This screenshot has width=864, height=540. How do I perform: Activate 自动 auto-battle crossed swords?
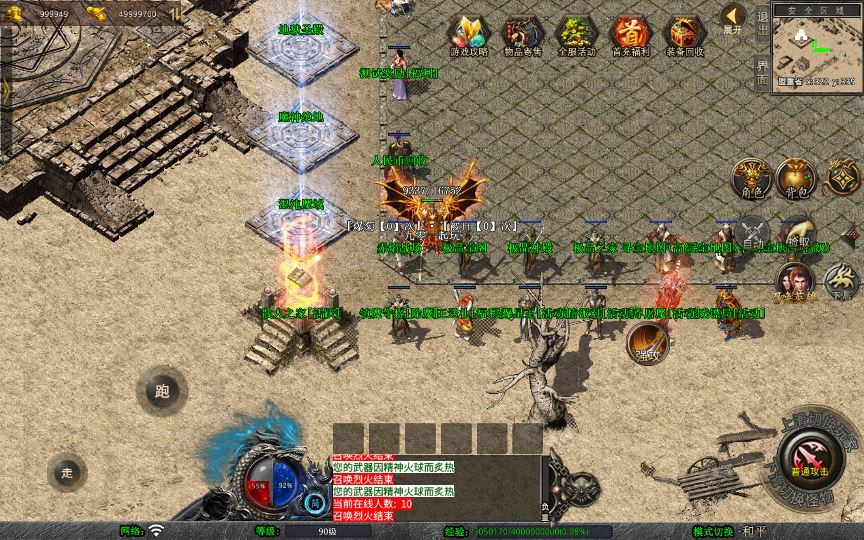[x=752, y=234]
